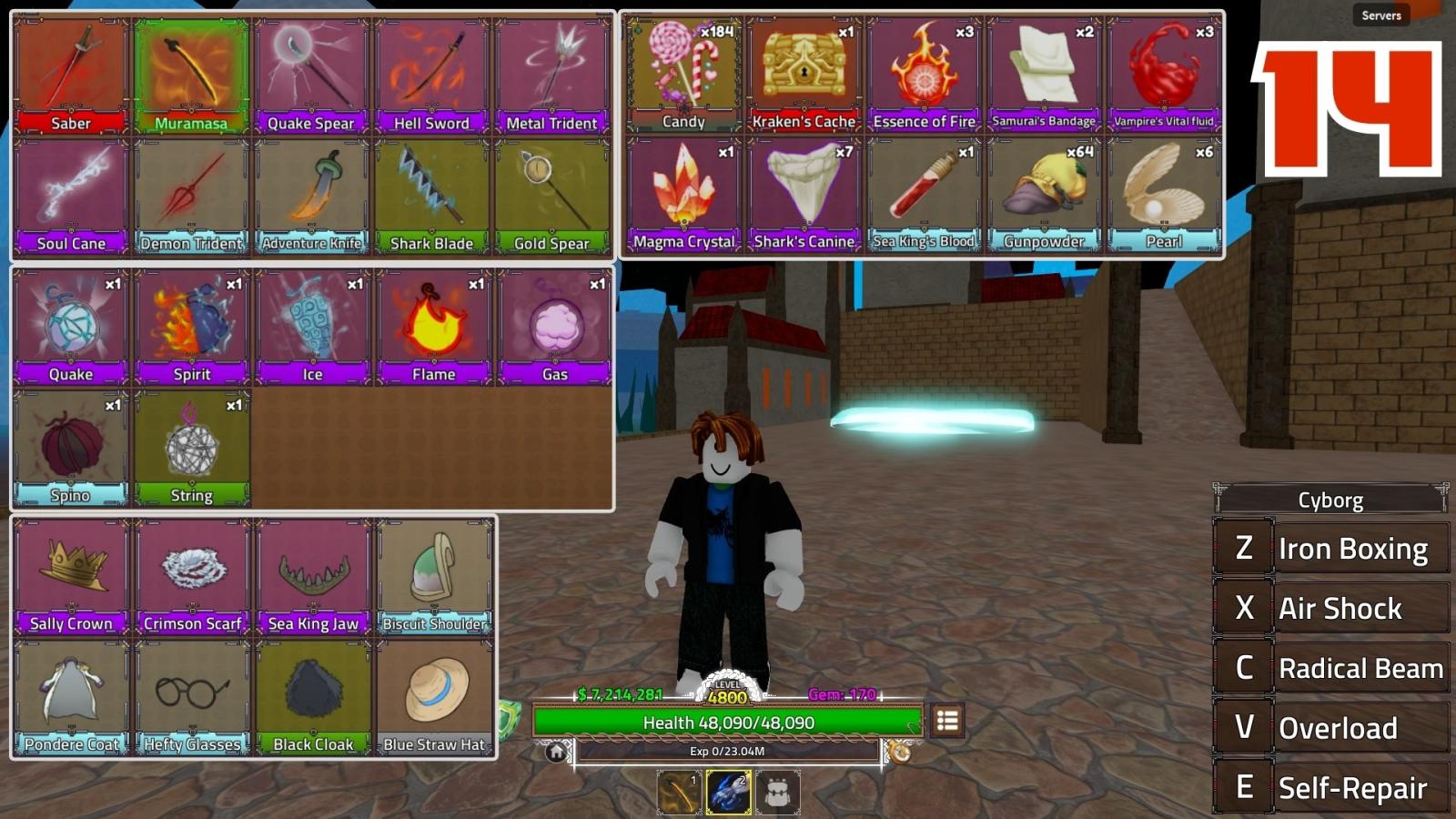The height and width of the screenshot is (819, 1456).
Task: Pick the Quake fruit slot
Action: click(71, 328)
